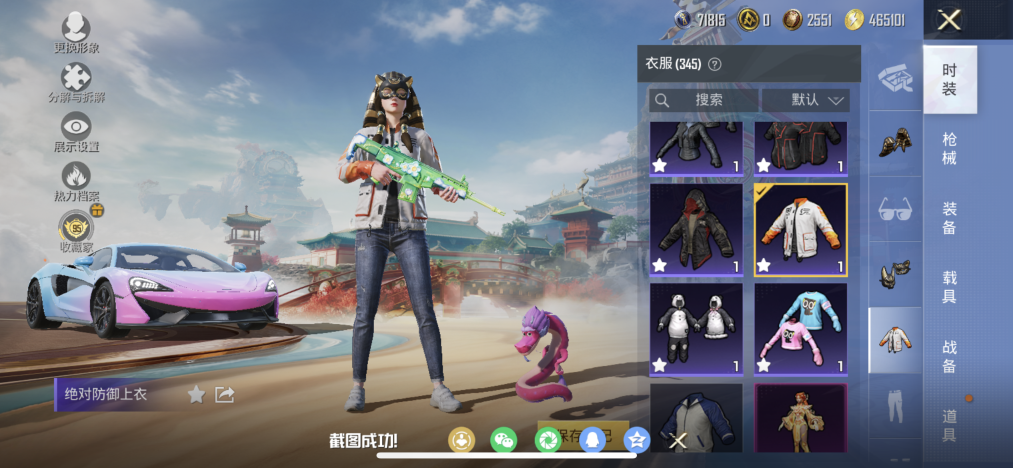
Task: Choose the blue and pink cartoon sweater
Action: click(800, 329)
